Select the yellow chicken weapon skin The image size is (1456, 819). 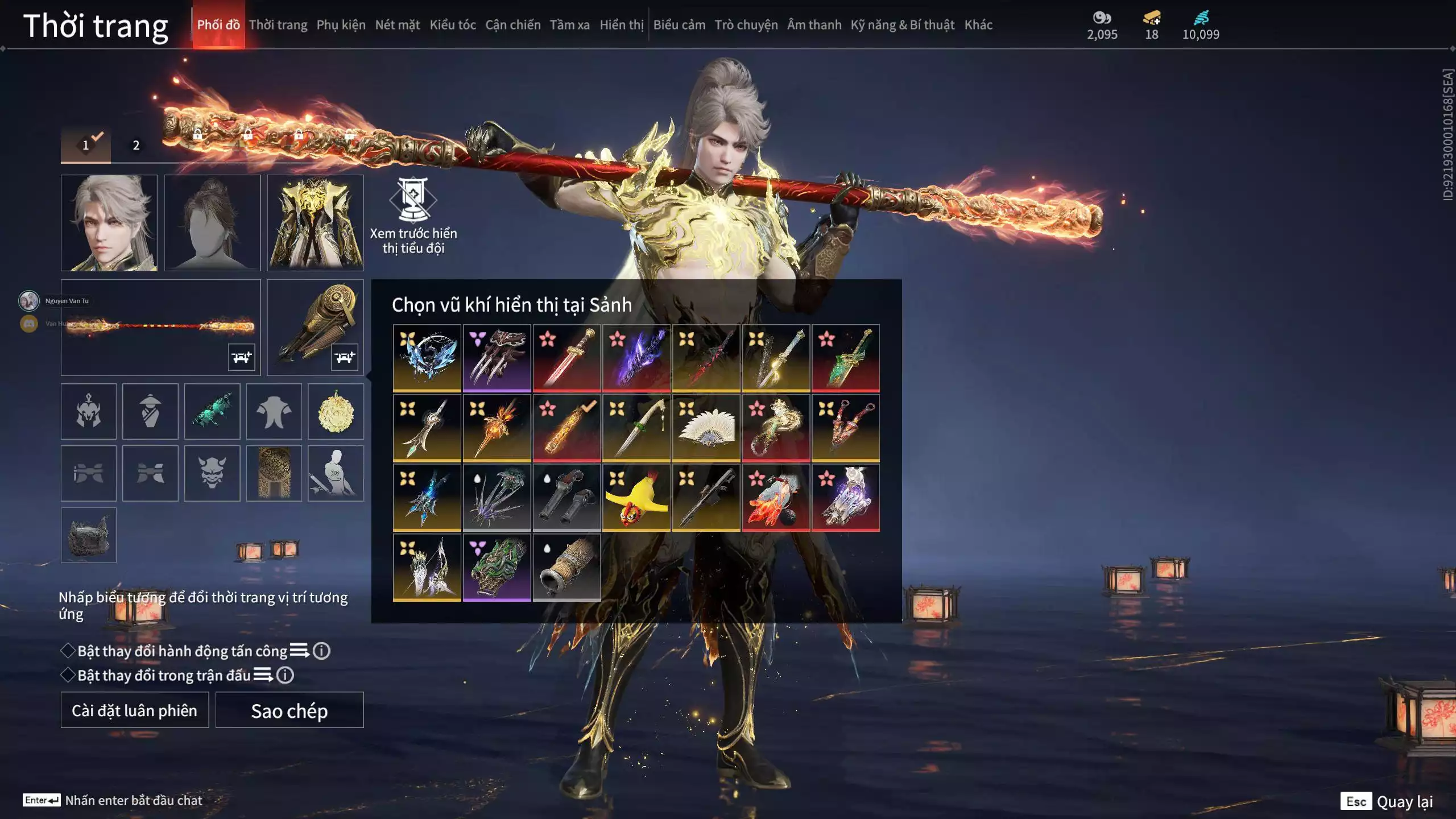pyautogui.click(x=636, y=498)
